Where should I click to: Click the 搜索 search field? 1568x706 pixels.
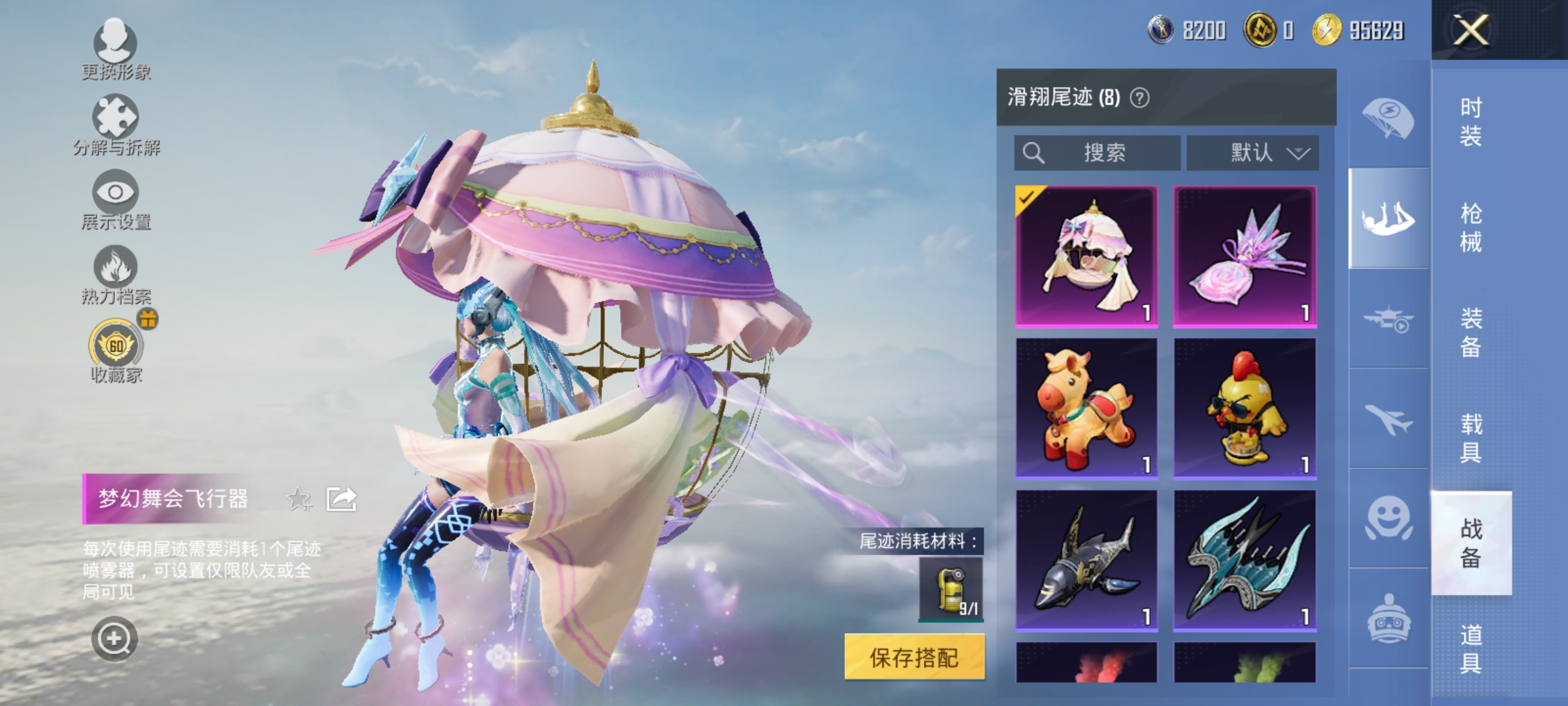click(x=1098, y=152)
